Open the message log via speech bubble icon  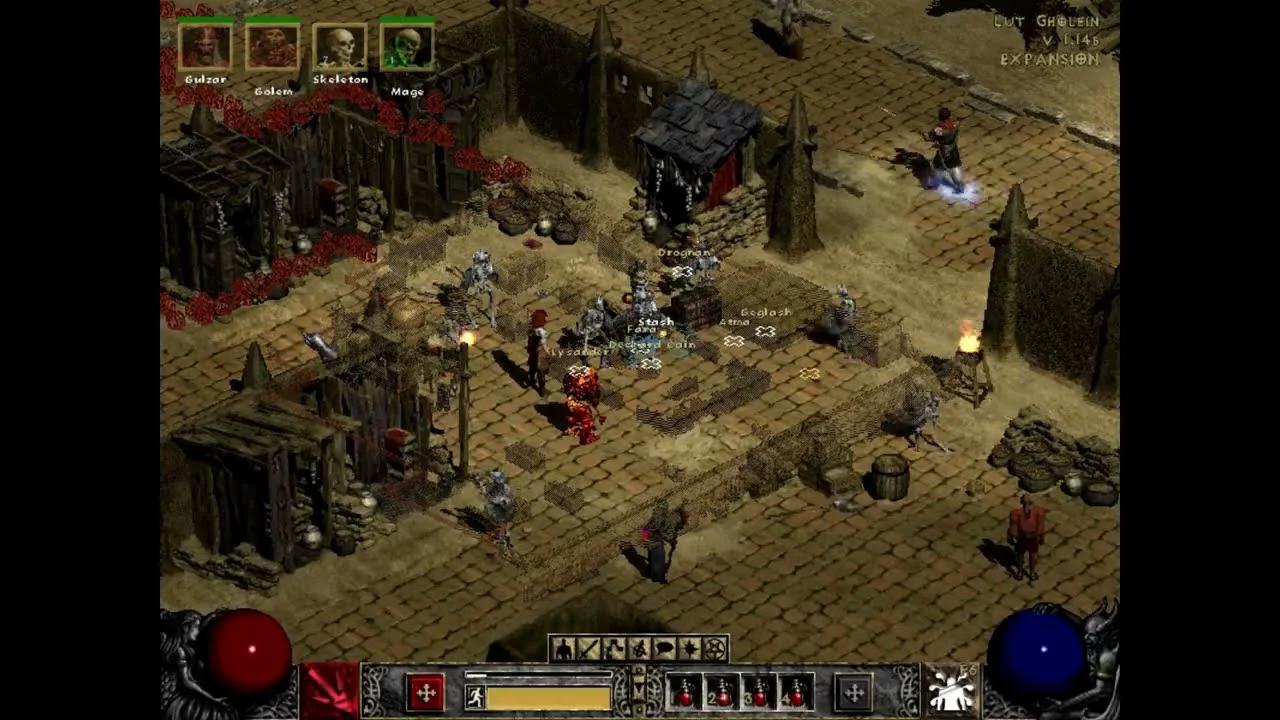(x=663, y=648)
